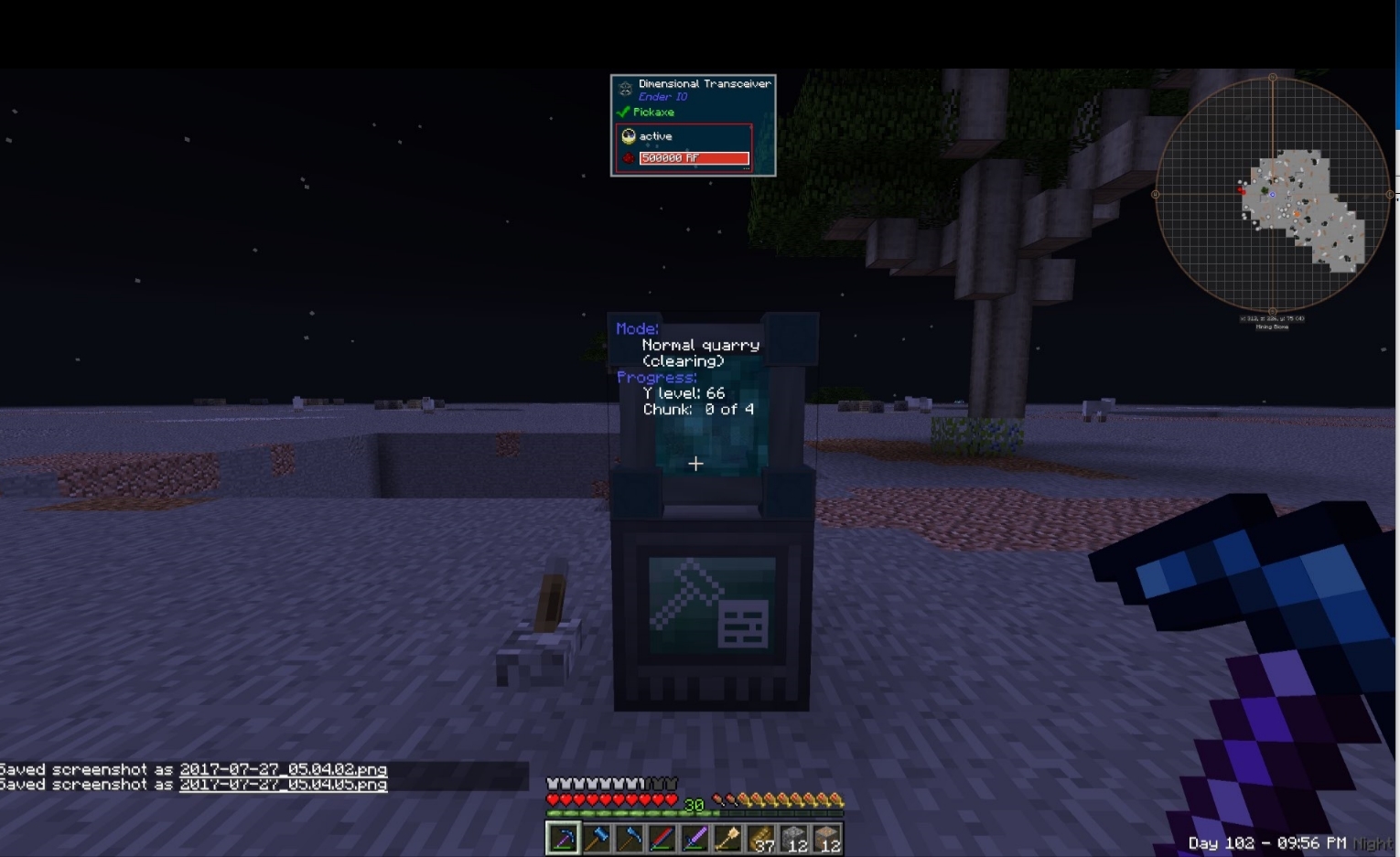Select the golden scoop tool in the hotbar

(x=727, y=837)
